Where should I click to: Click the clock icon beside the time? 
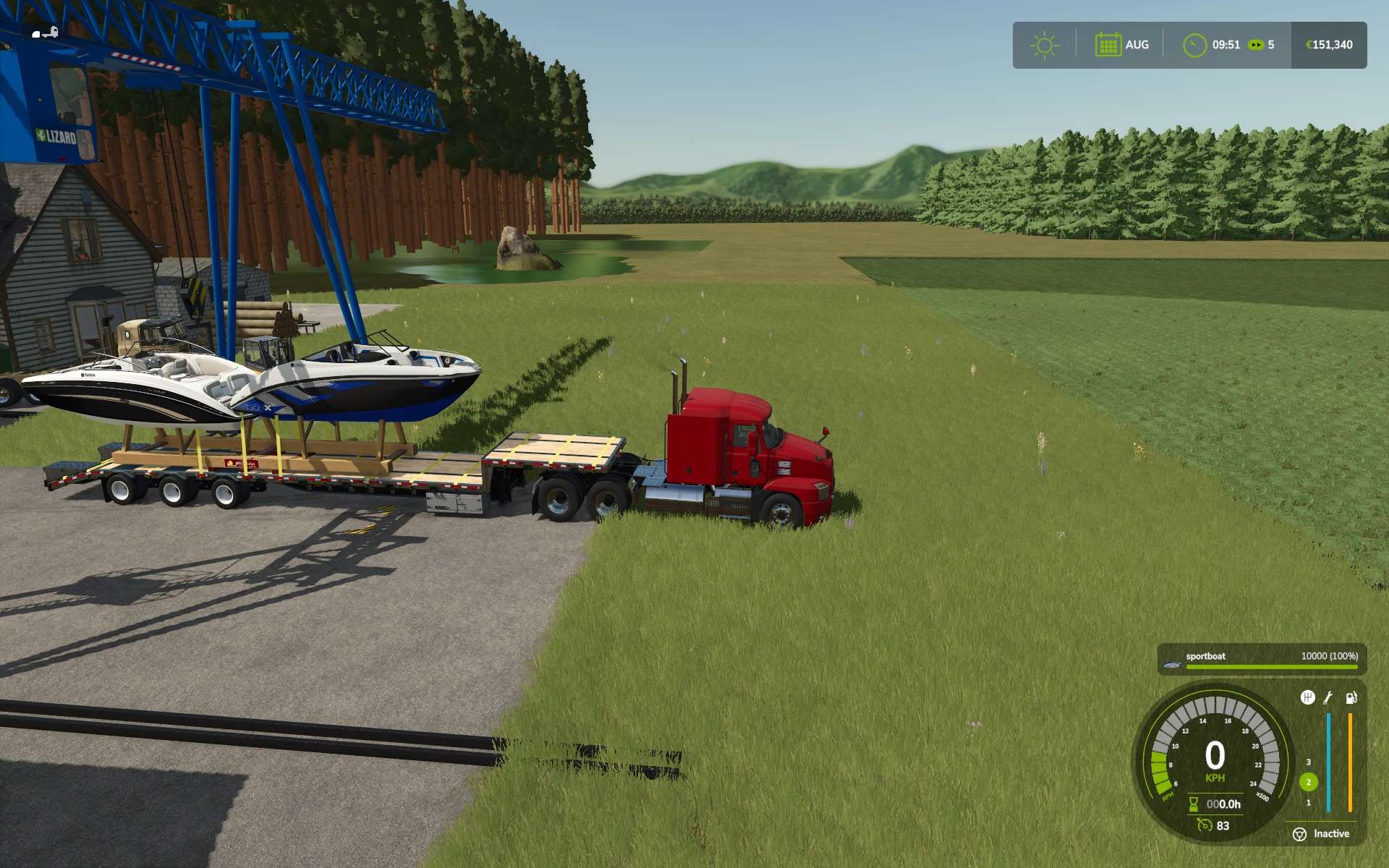(1194, 45)
